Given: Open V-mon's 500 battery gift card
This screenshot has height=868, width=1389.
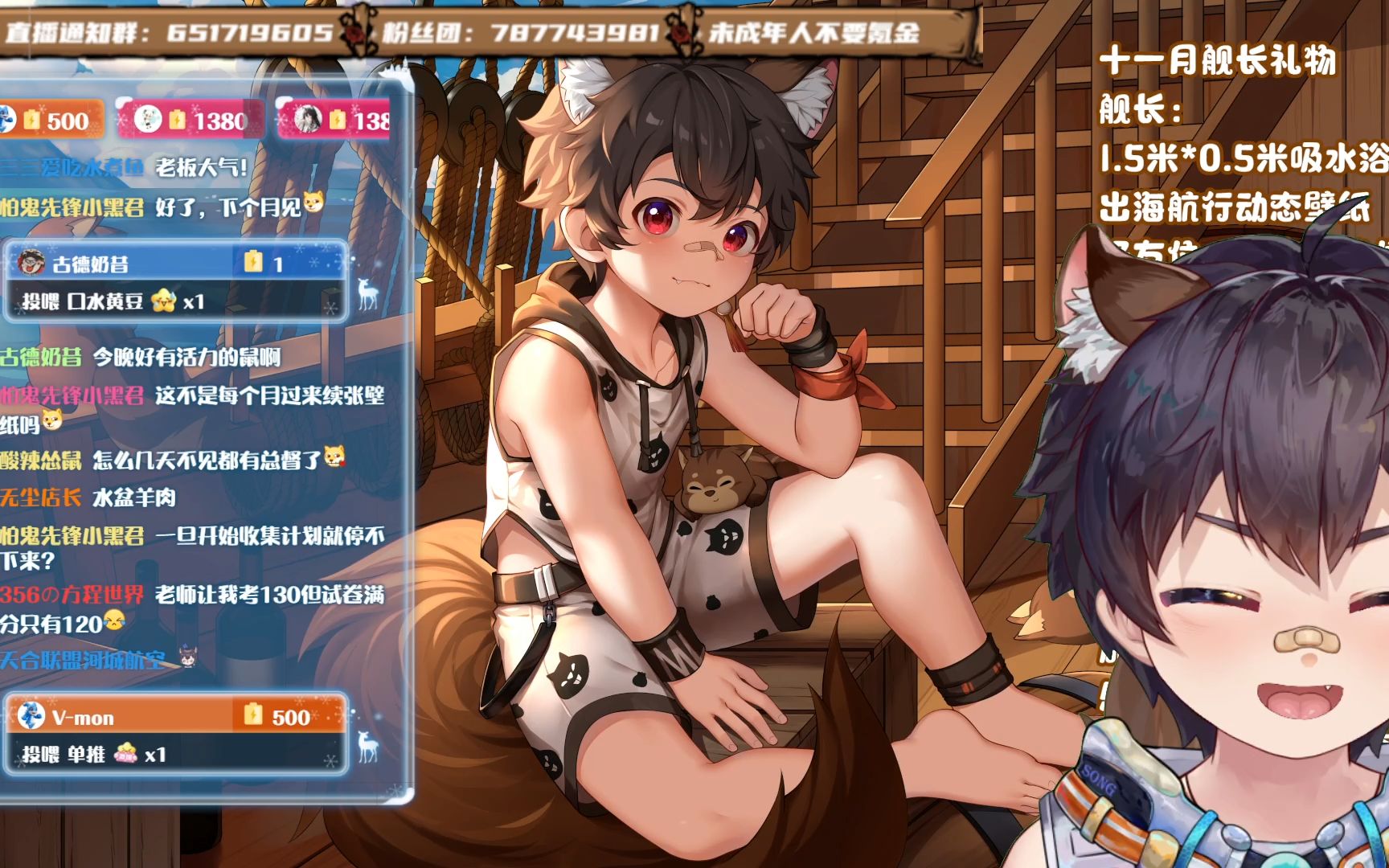Looking at the screenshot, I should 175,735.
